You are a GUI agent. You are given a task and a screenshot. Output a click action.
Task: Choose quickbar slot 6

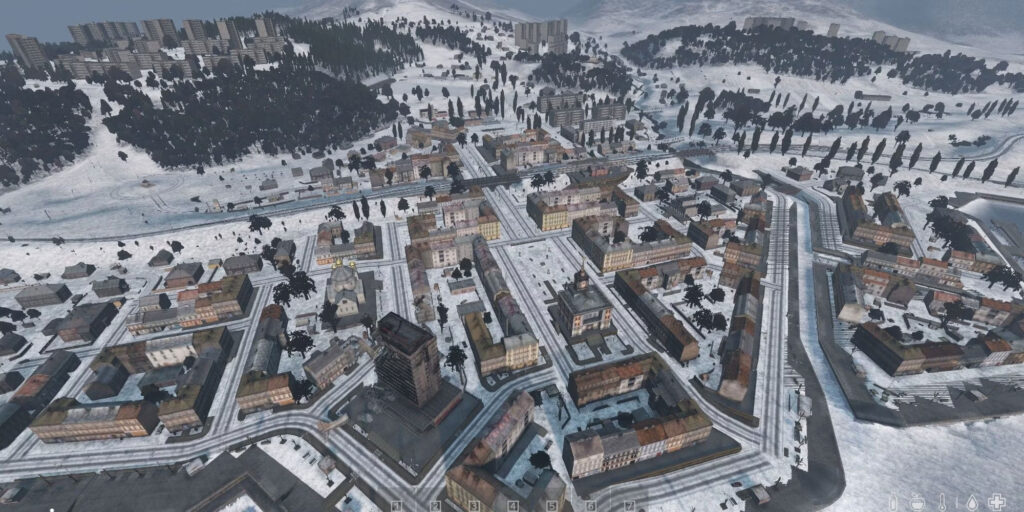coord(591,506)
